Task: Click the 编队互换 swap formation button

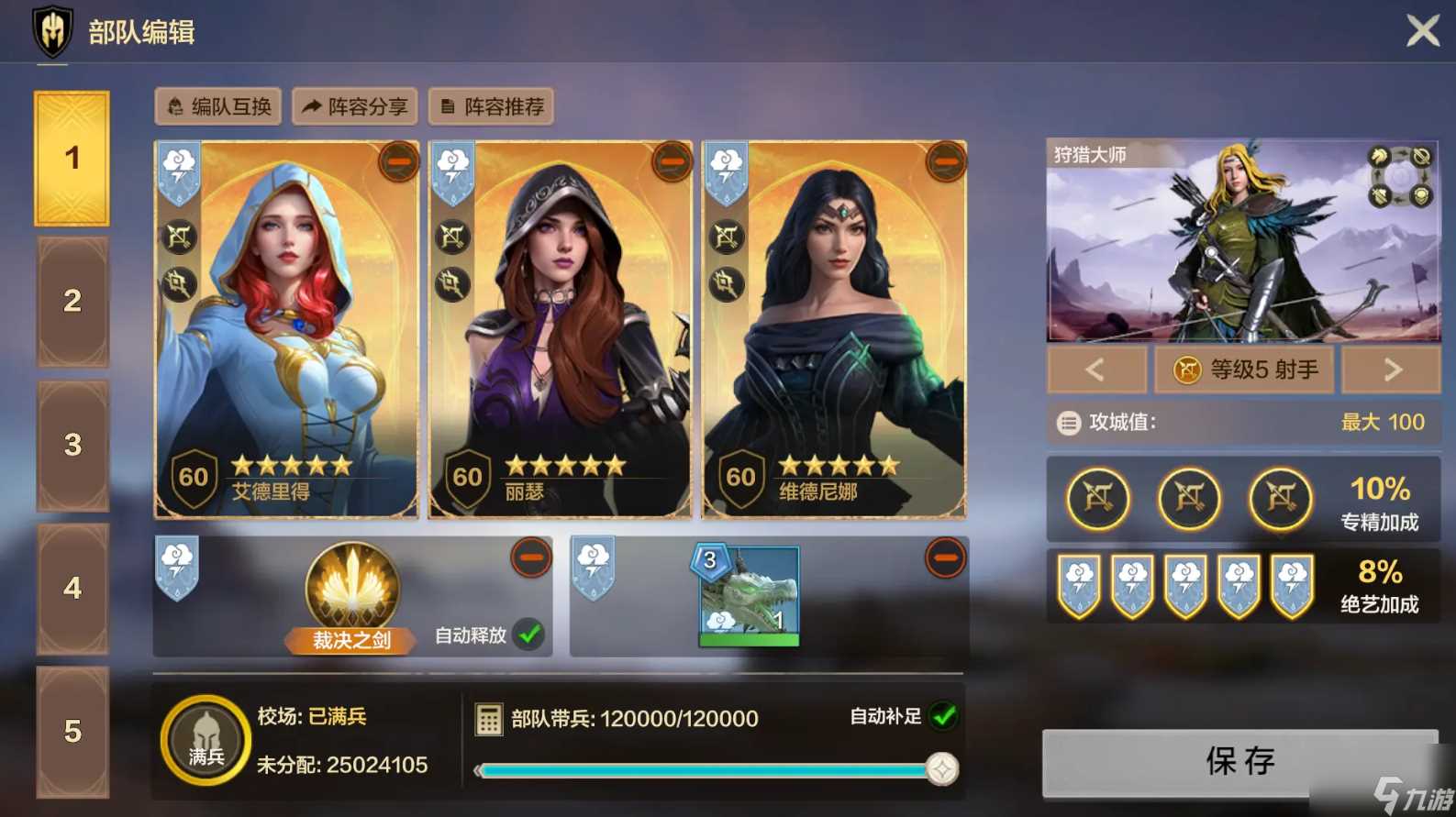Action: coord(218,107)
